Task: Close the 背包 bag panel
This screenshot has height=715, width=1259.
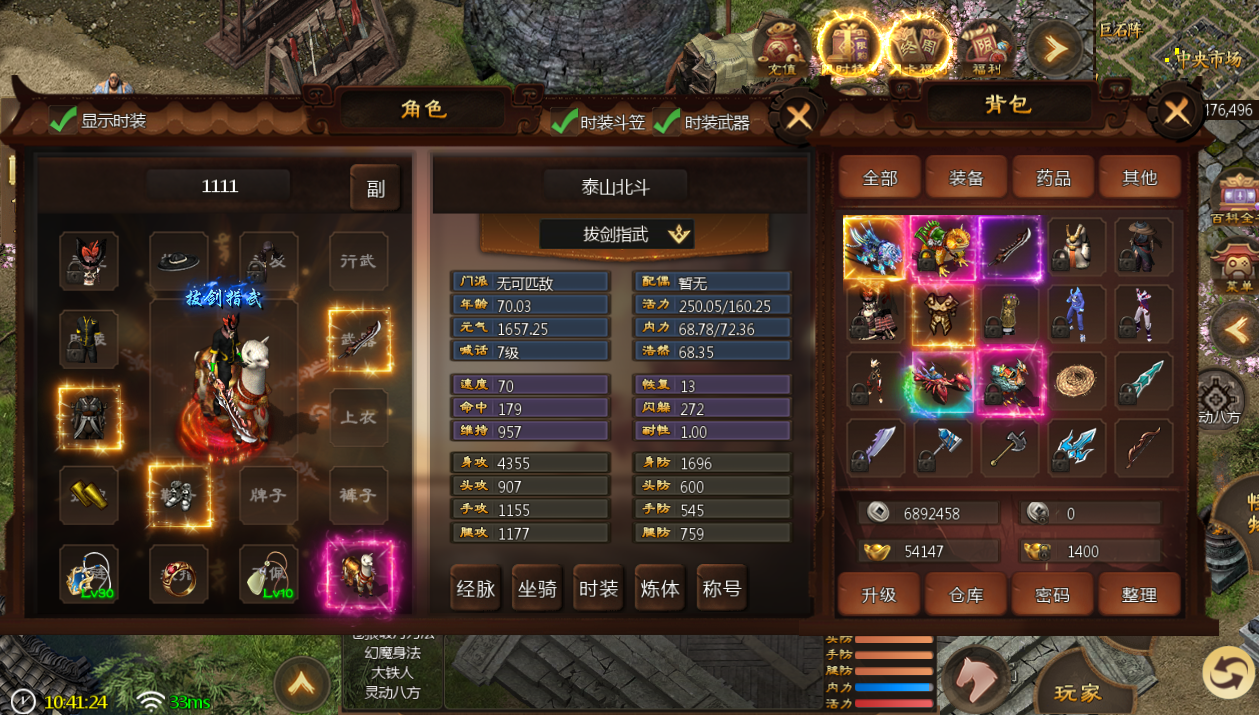Action: [1176, 111]
